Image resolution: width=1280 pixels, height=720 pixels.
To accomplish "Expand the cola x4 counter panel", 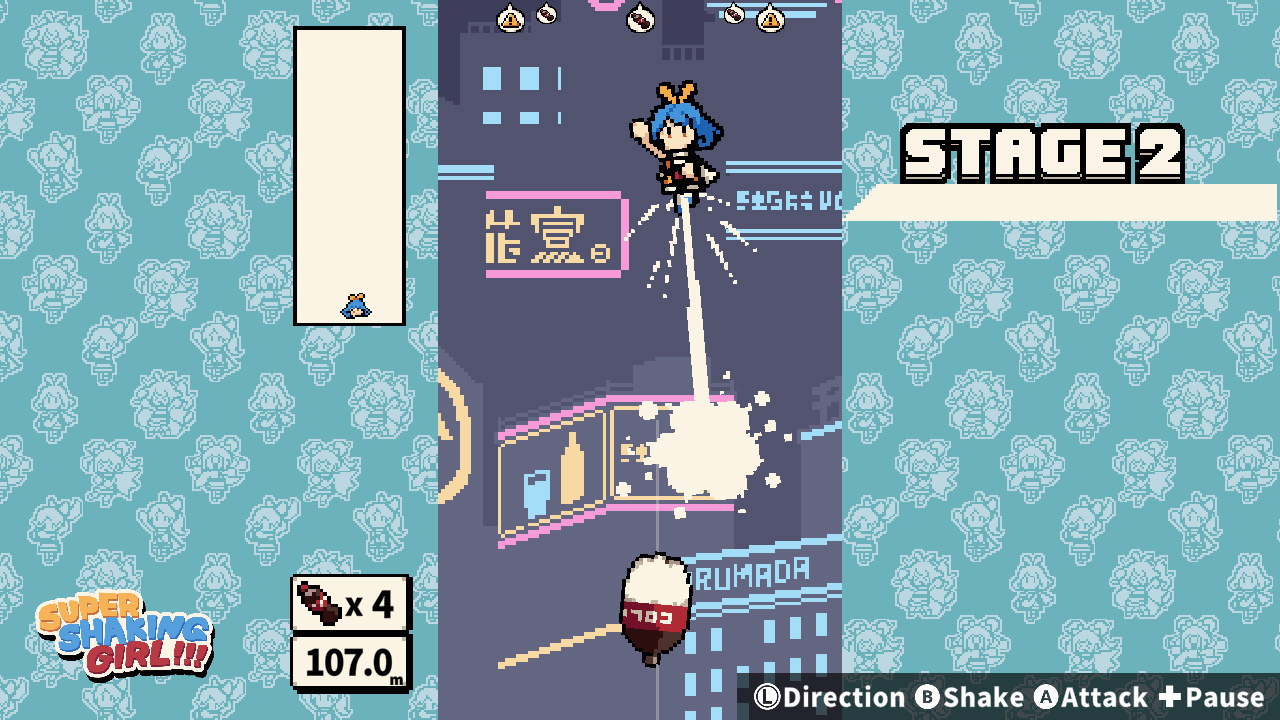I will coord(352,604).
